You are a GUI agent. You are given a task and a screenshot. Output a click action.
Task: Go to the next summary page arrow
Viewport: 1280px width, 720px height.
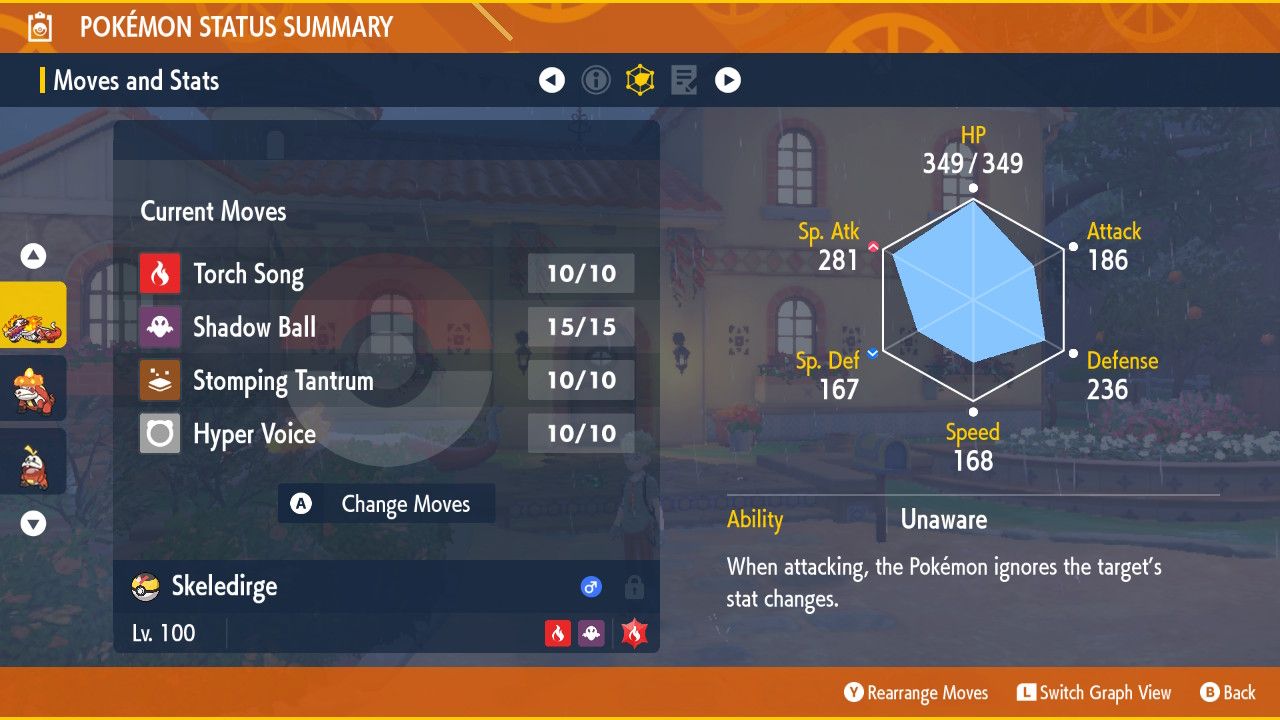(728, 80)
